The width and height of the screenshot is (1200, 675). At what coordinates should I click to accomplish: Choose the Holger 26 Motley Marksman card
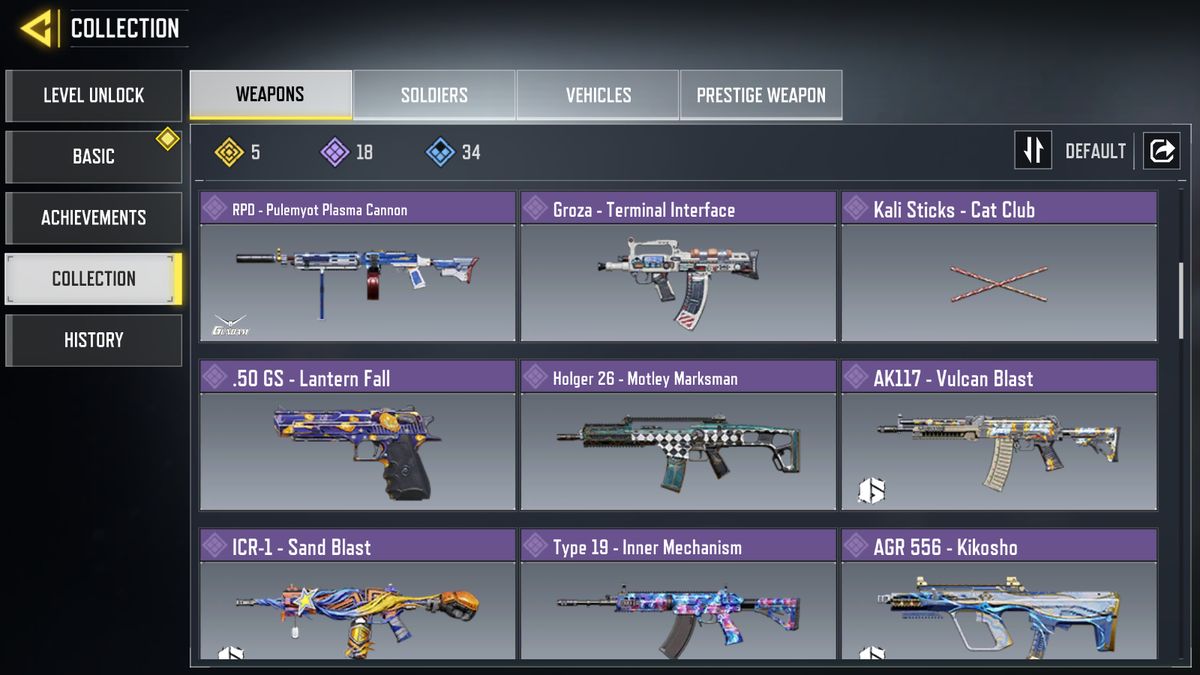click(677, 437)
